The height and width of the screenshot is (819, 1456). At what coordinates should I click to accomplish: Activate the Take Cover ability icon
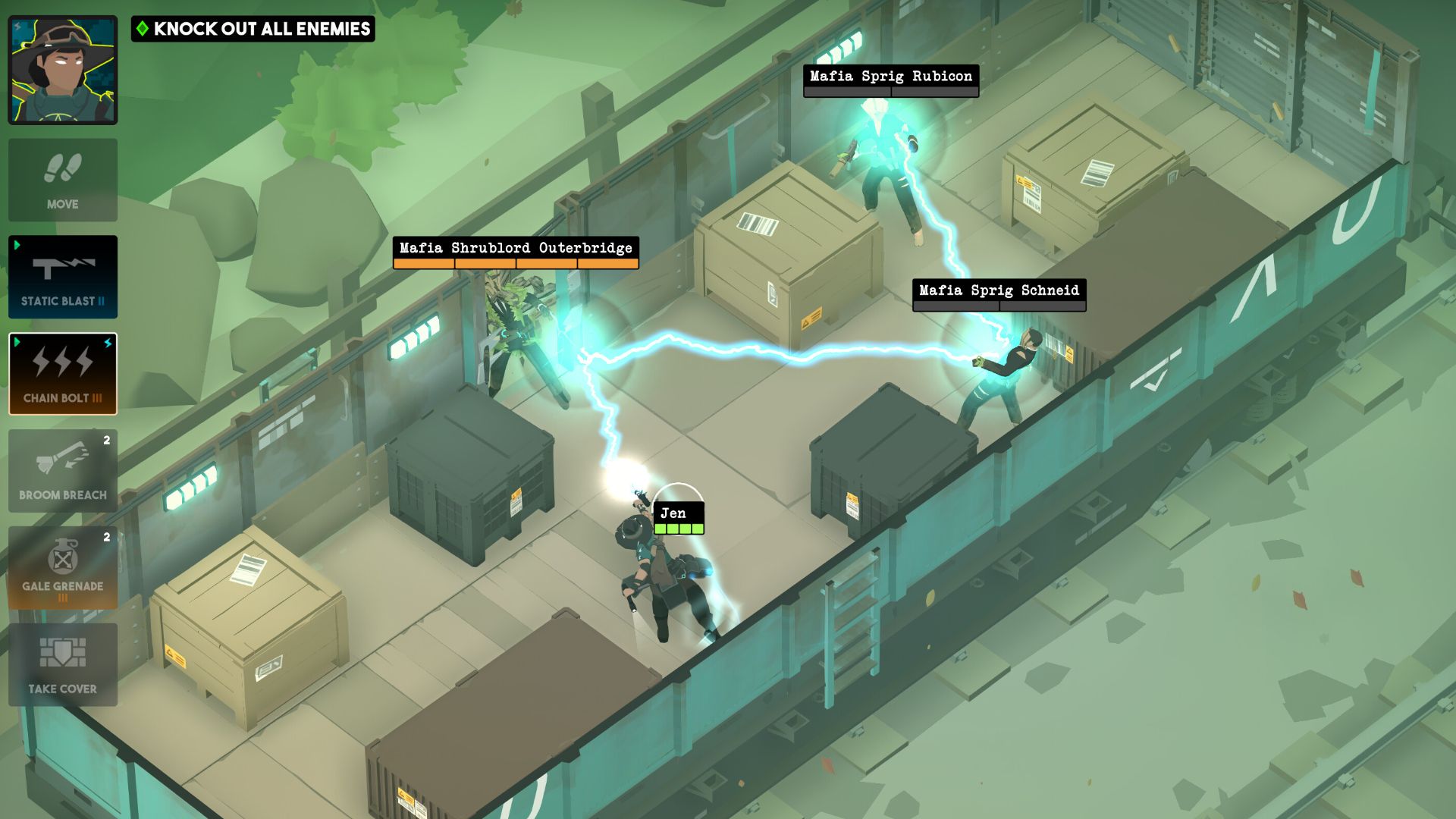(63, 664)
